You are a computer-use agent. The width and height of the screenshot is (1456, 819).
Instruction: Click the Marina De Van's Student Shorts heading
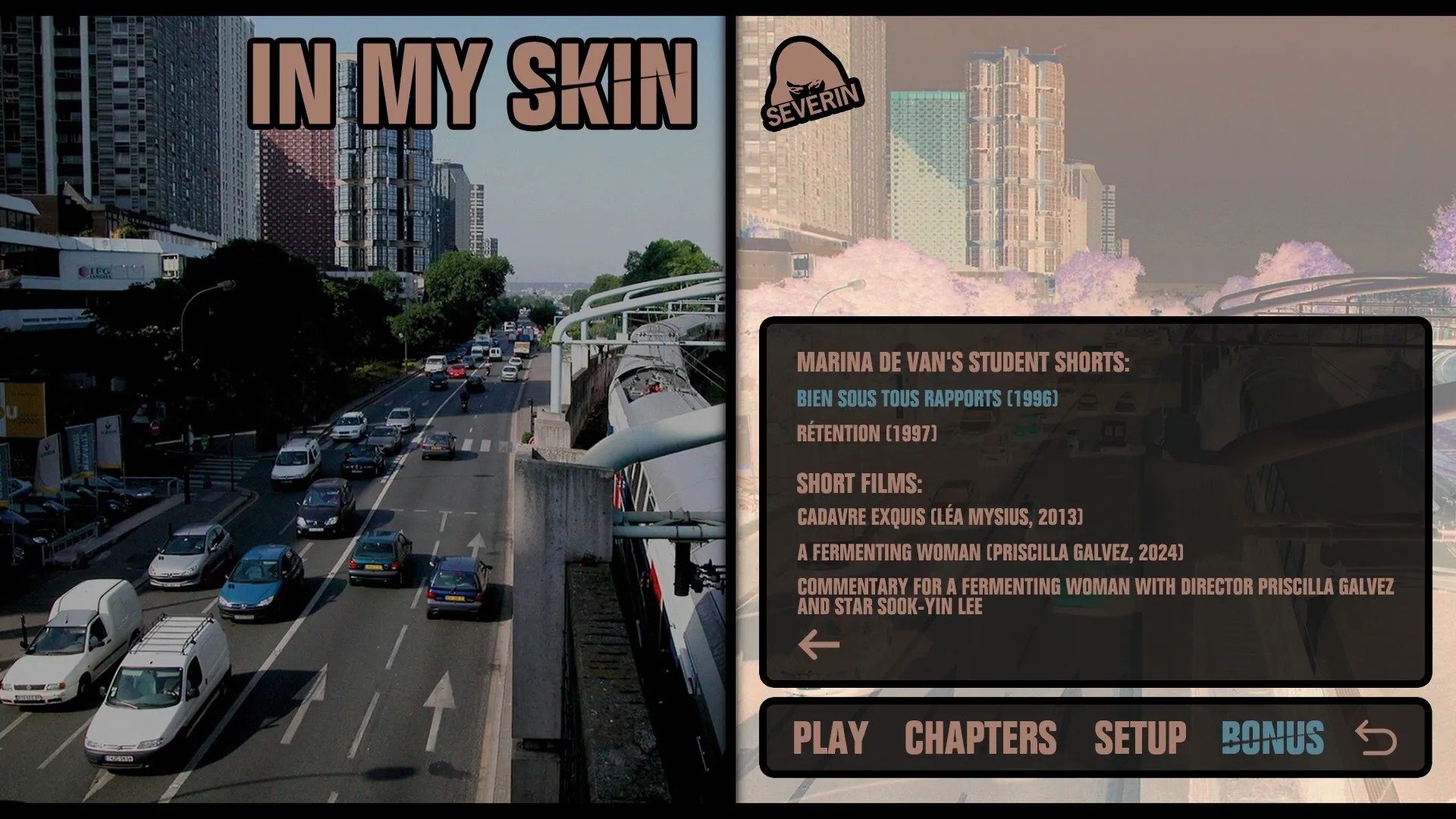(963, 362)
